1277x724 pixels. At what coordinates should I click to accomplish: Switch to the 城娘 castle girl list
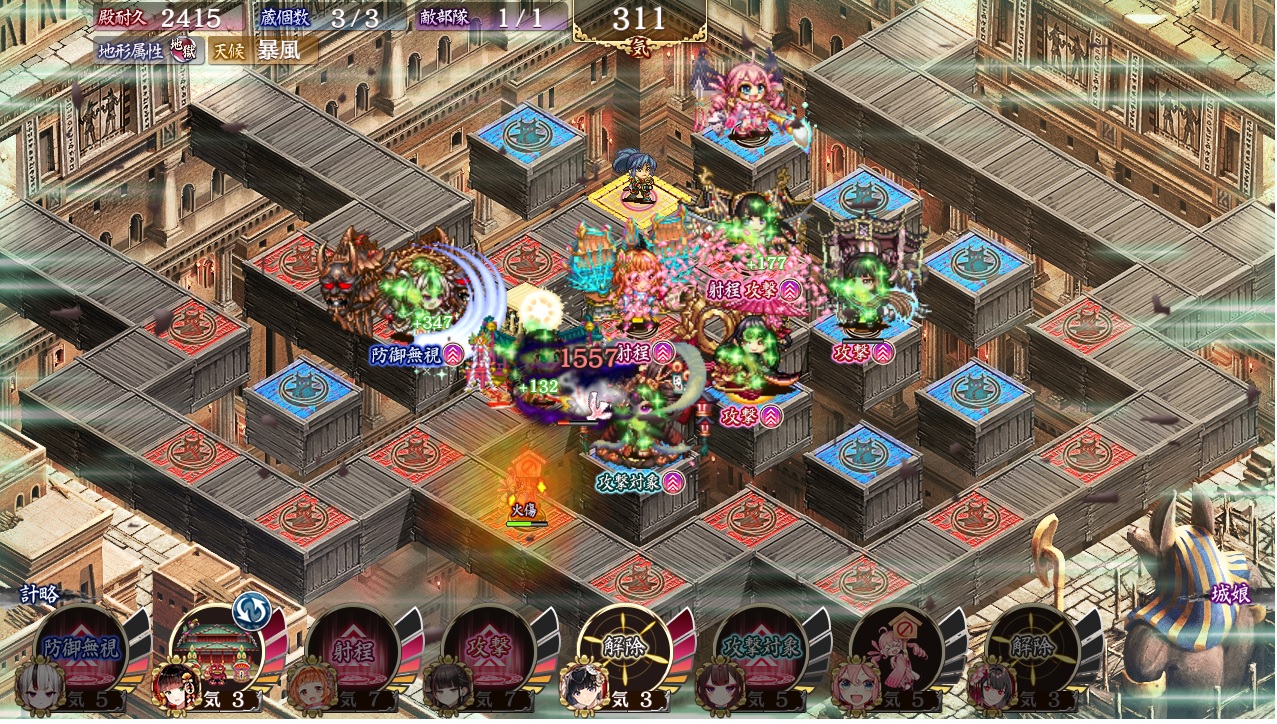click(1229, 594)
